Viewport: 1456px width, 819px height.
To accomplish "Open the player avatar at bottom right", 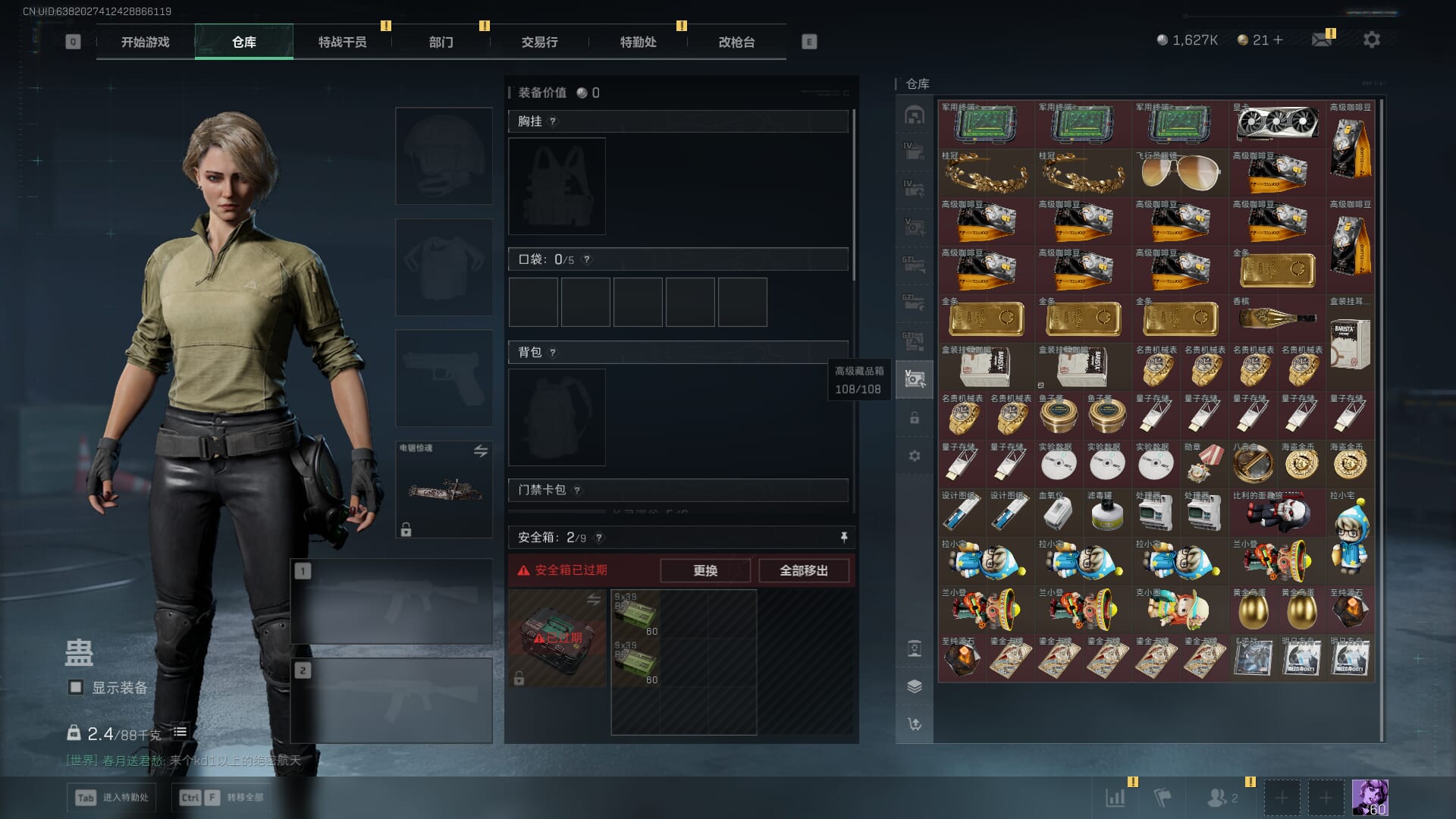I will (1370, 798).
